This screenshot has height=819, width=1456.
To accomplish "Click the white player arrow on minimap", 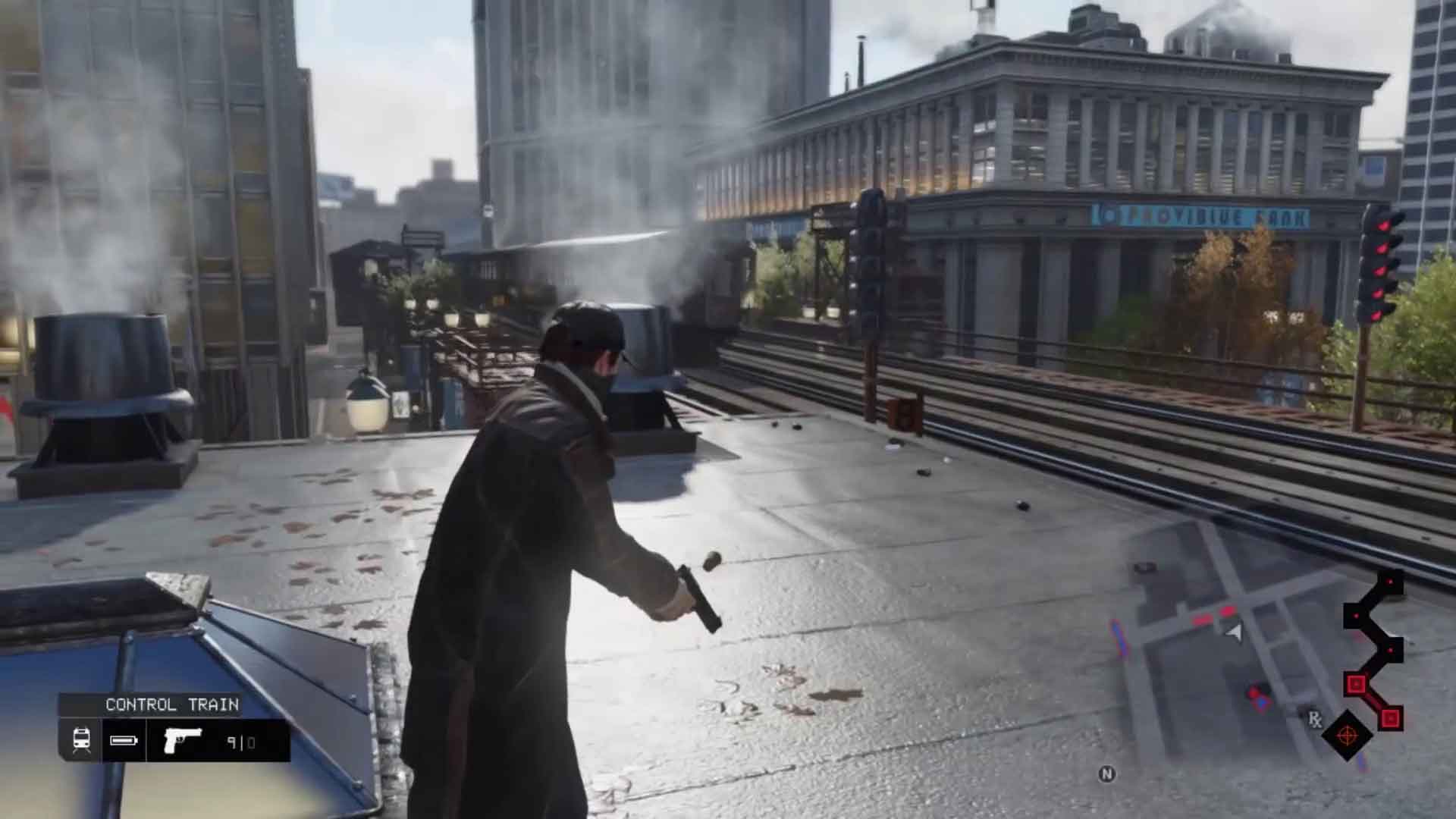I will click(x=1235, y=632).
